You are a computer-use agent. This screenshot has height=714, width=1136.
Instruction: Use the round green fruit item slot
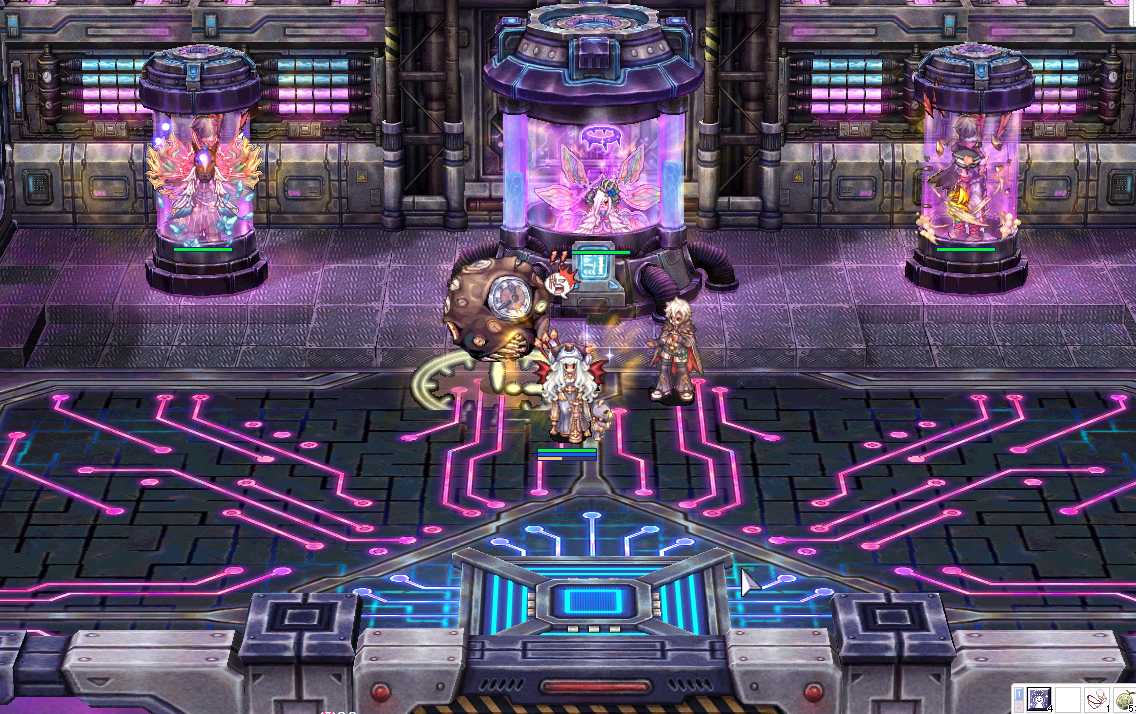coord(1125,700)
